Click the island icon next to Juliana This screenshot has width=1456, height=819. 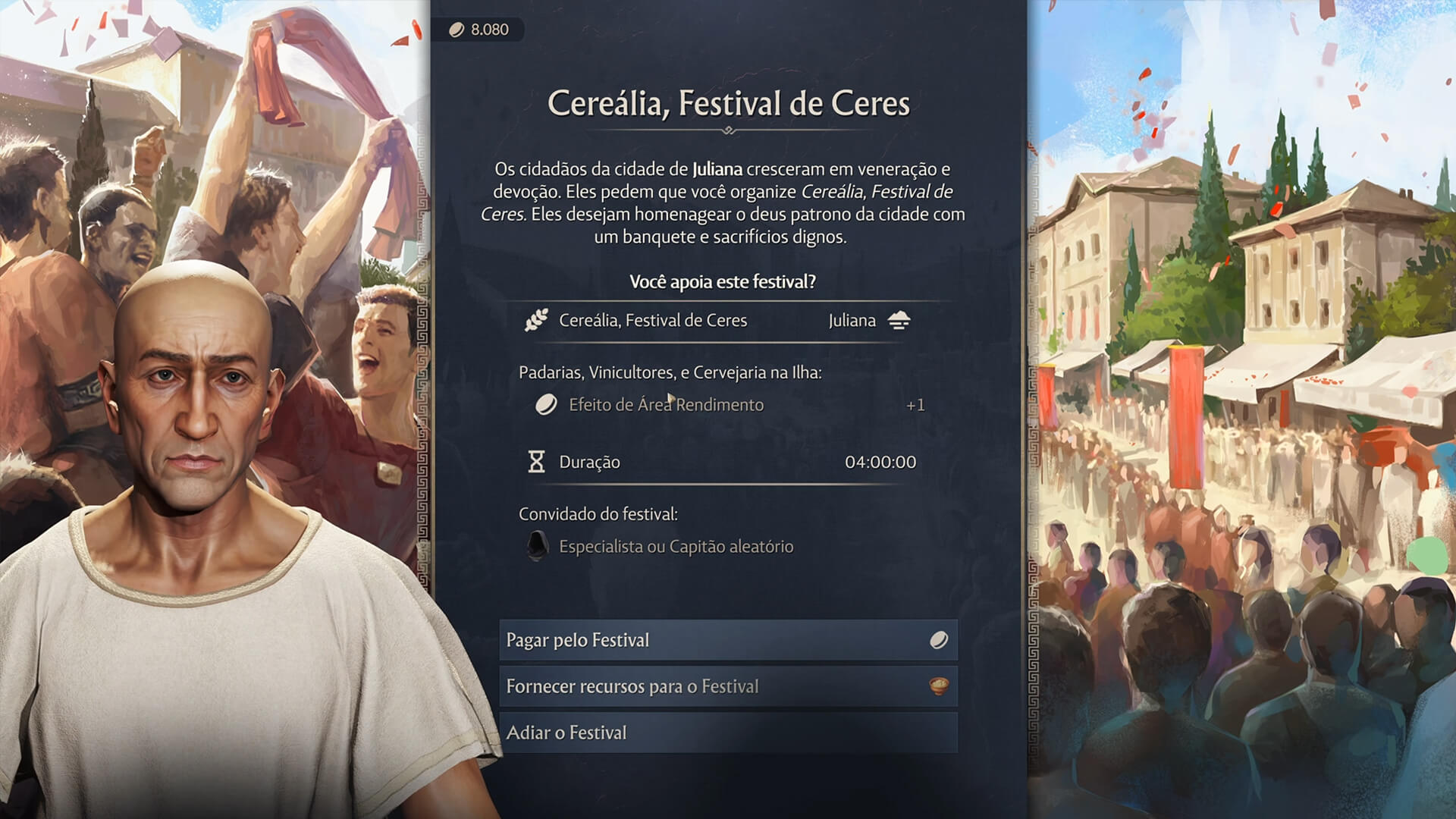897,320
